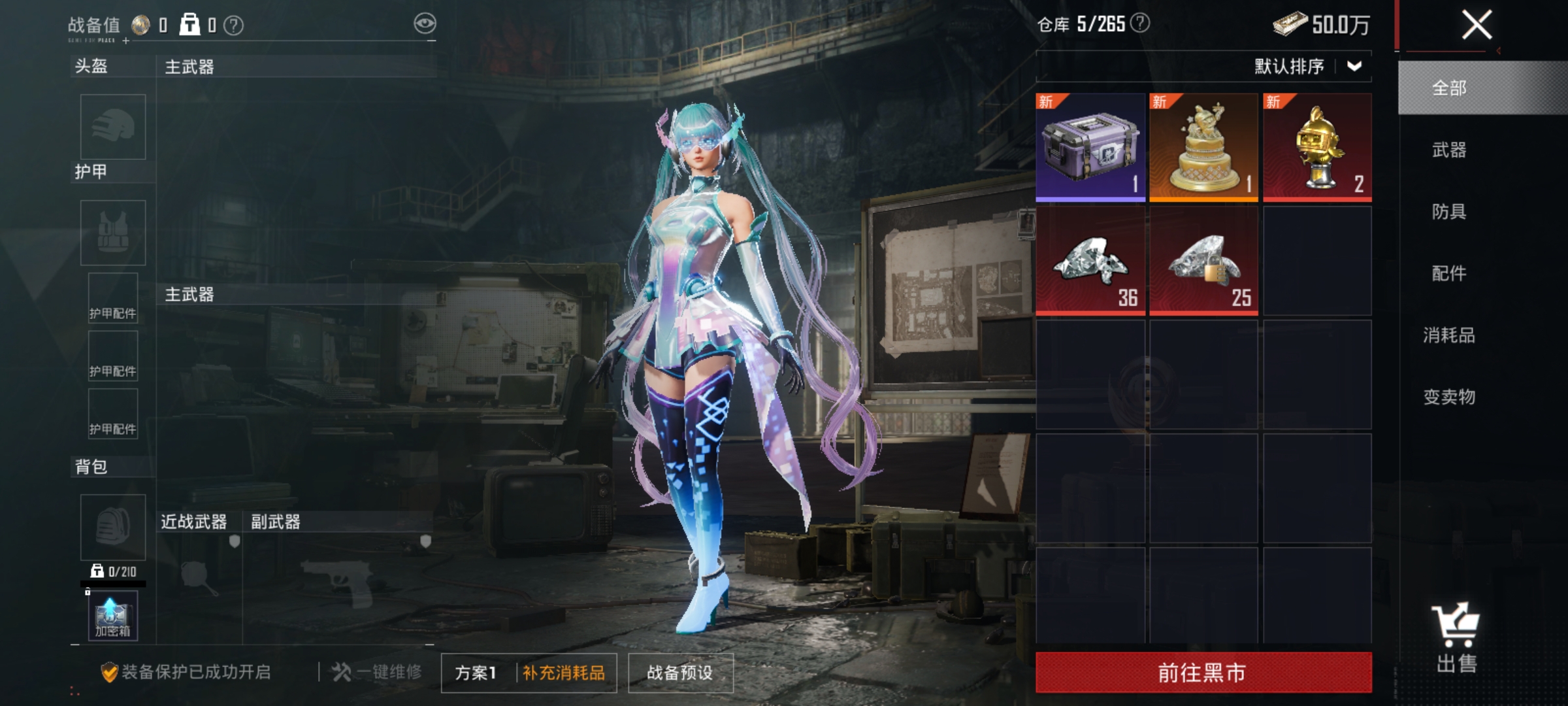Toggle the character preview eye icon
The height and width of the screenshot is (706, 1568).
pos(425,22)
